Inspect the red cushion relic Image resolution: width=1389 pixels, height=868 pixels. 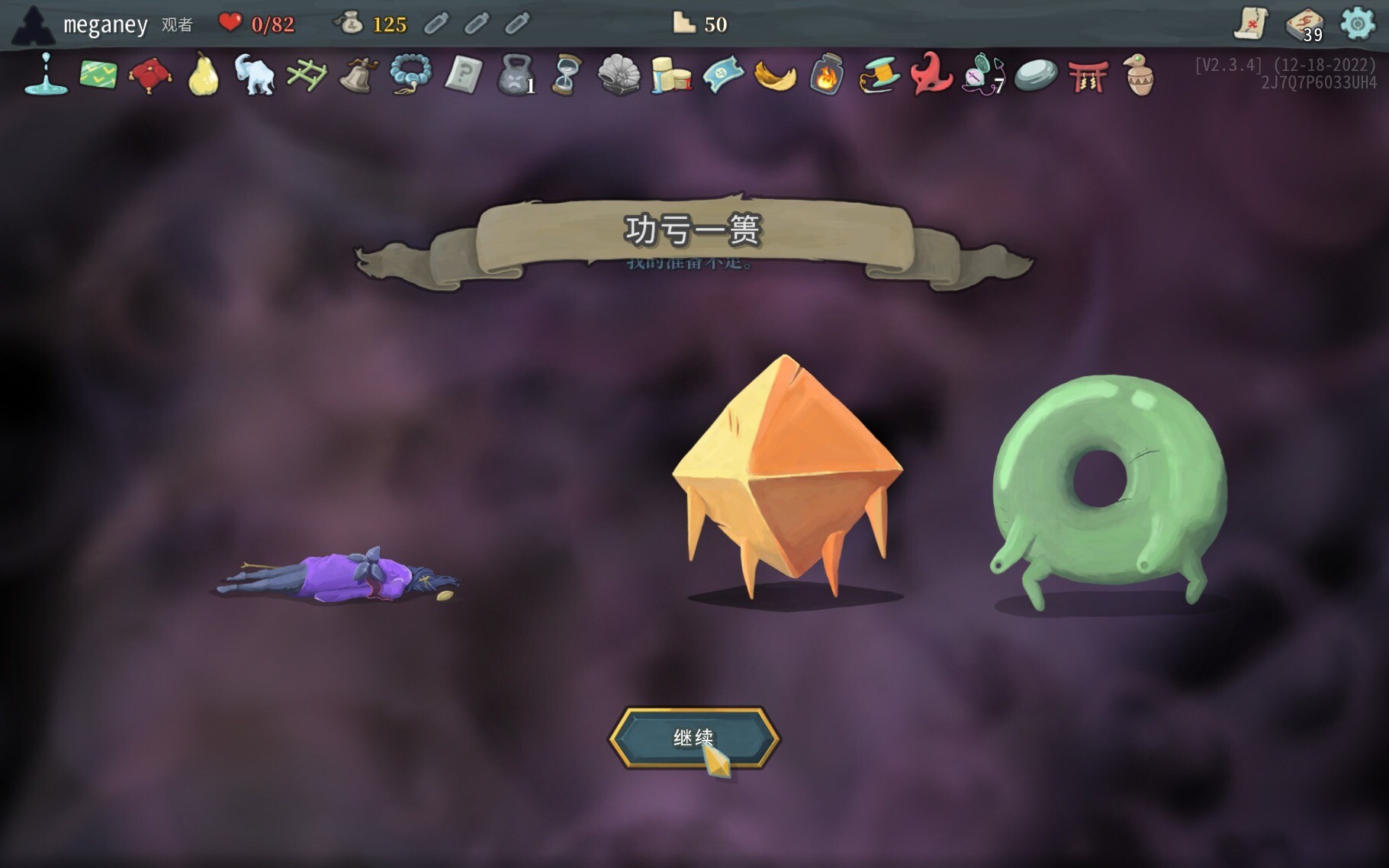coord(150,76)
